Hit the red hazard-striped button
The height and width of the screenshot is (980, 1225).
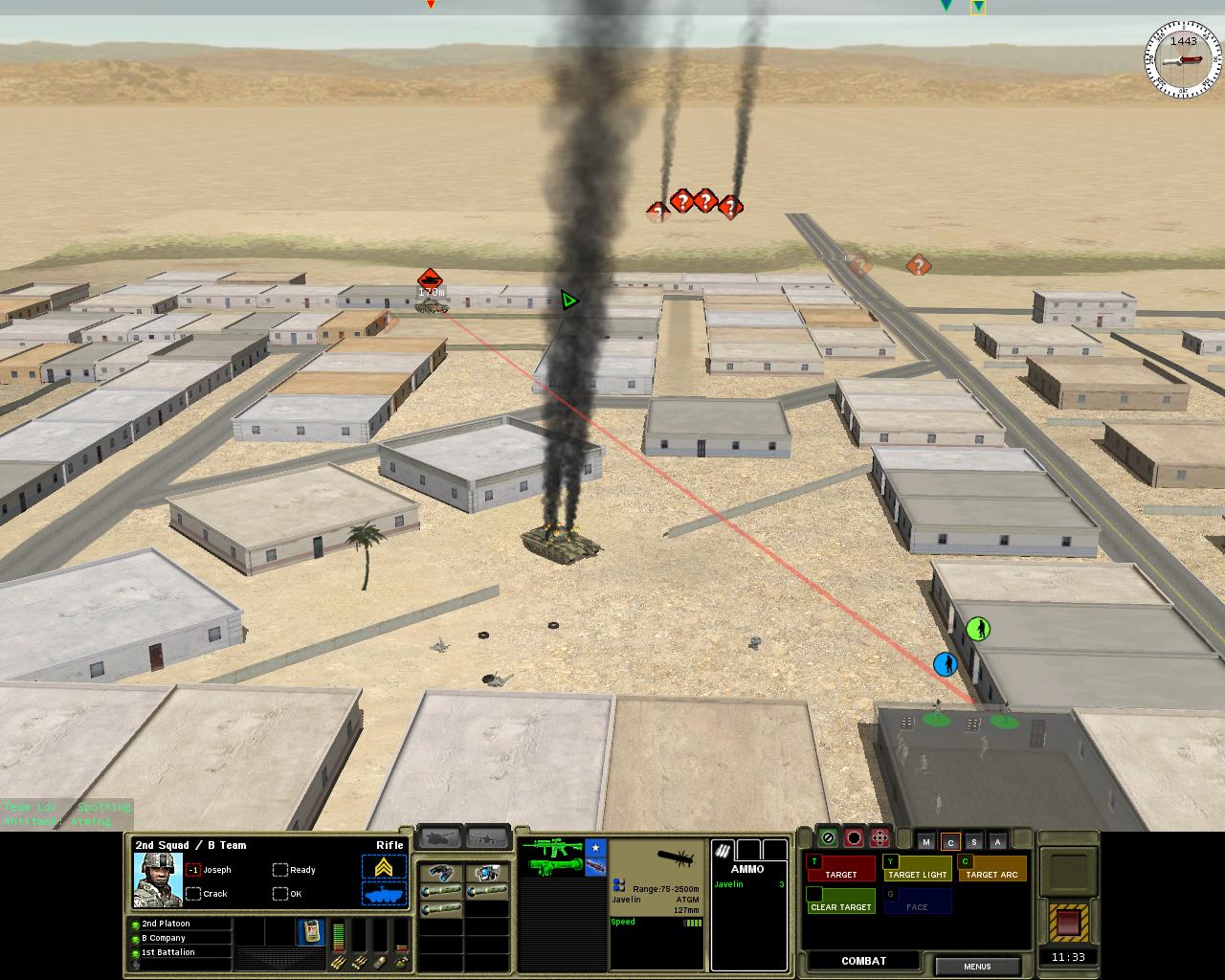coord(1068,924)
